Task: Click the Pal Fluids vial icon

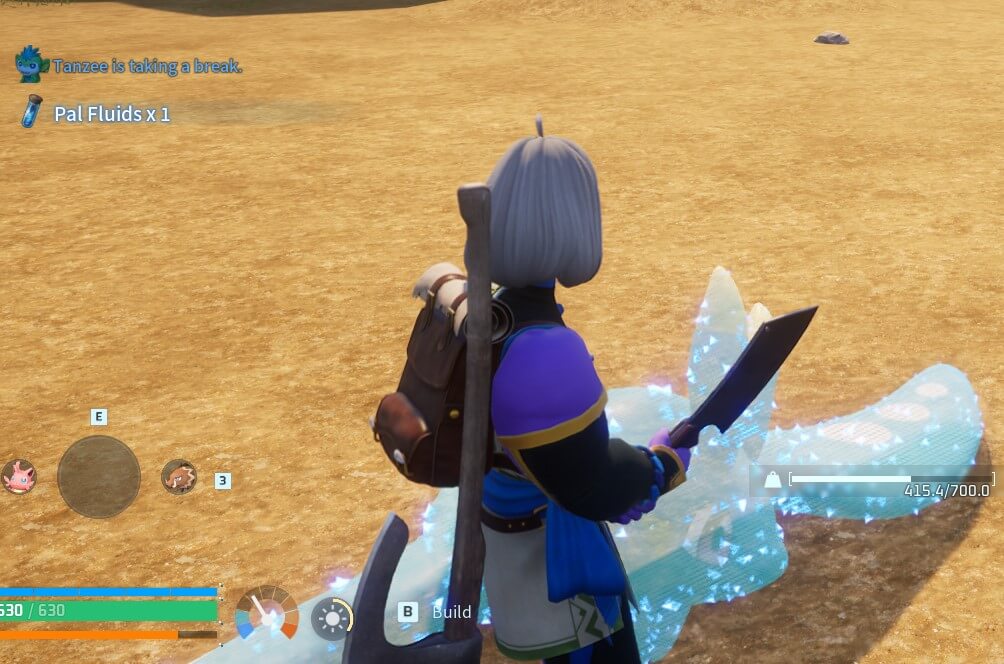Action: click(32, 111)
